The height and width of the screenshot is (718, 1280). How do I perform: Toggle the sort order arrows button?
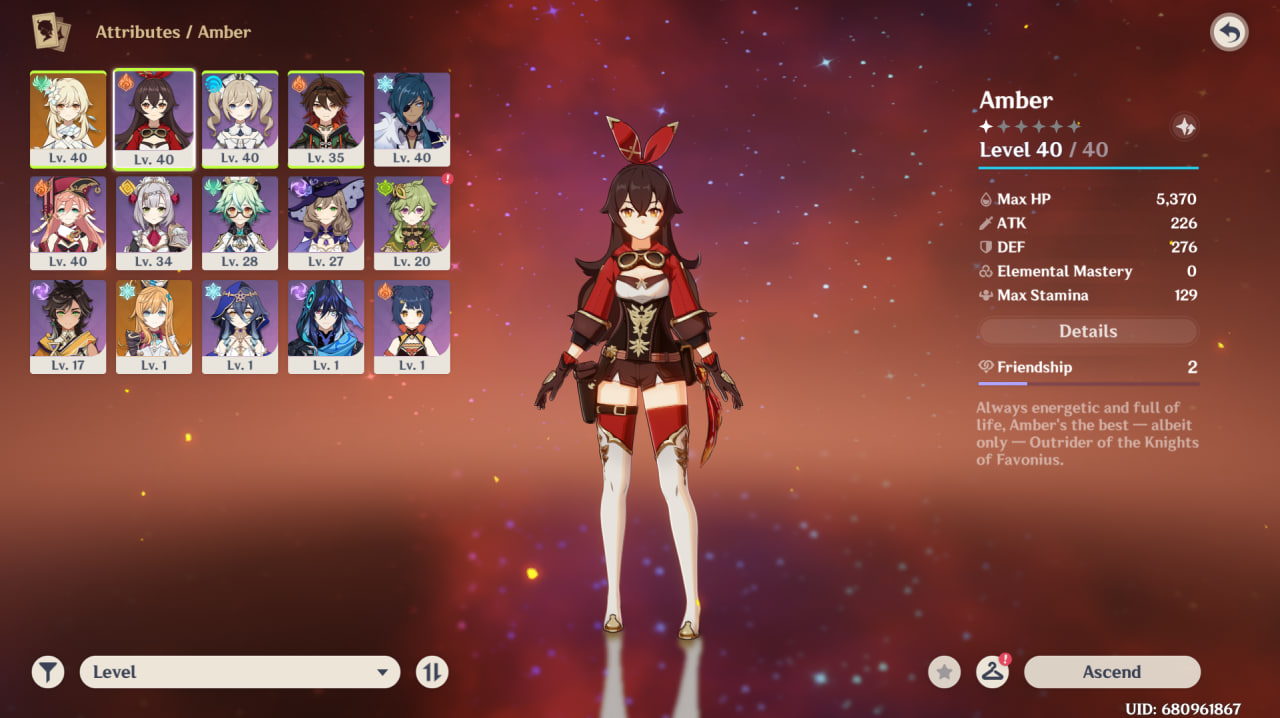click(432, 672)
